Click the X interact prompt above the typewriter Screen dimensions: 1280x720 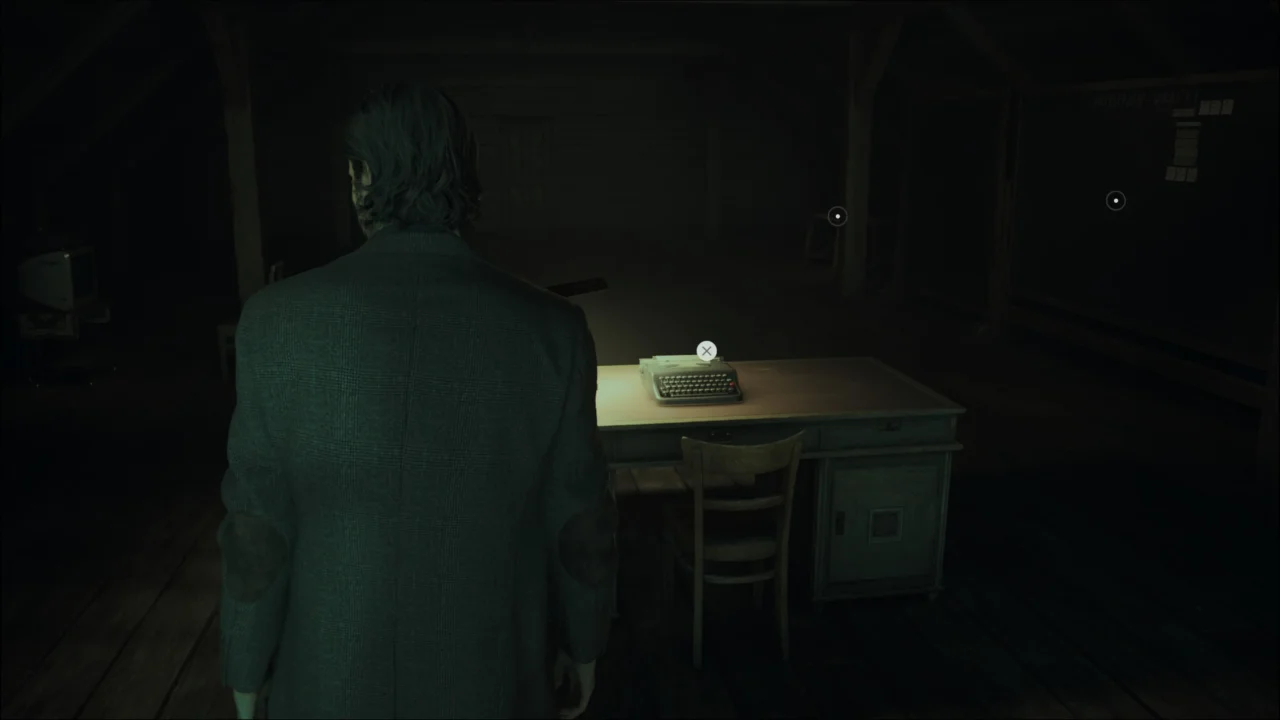pos(707,351)
